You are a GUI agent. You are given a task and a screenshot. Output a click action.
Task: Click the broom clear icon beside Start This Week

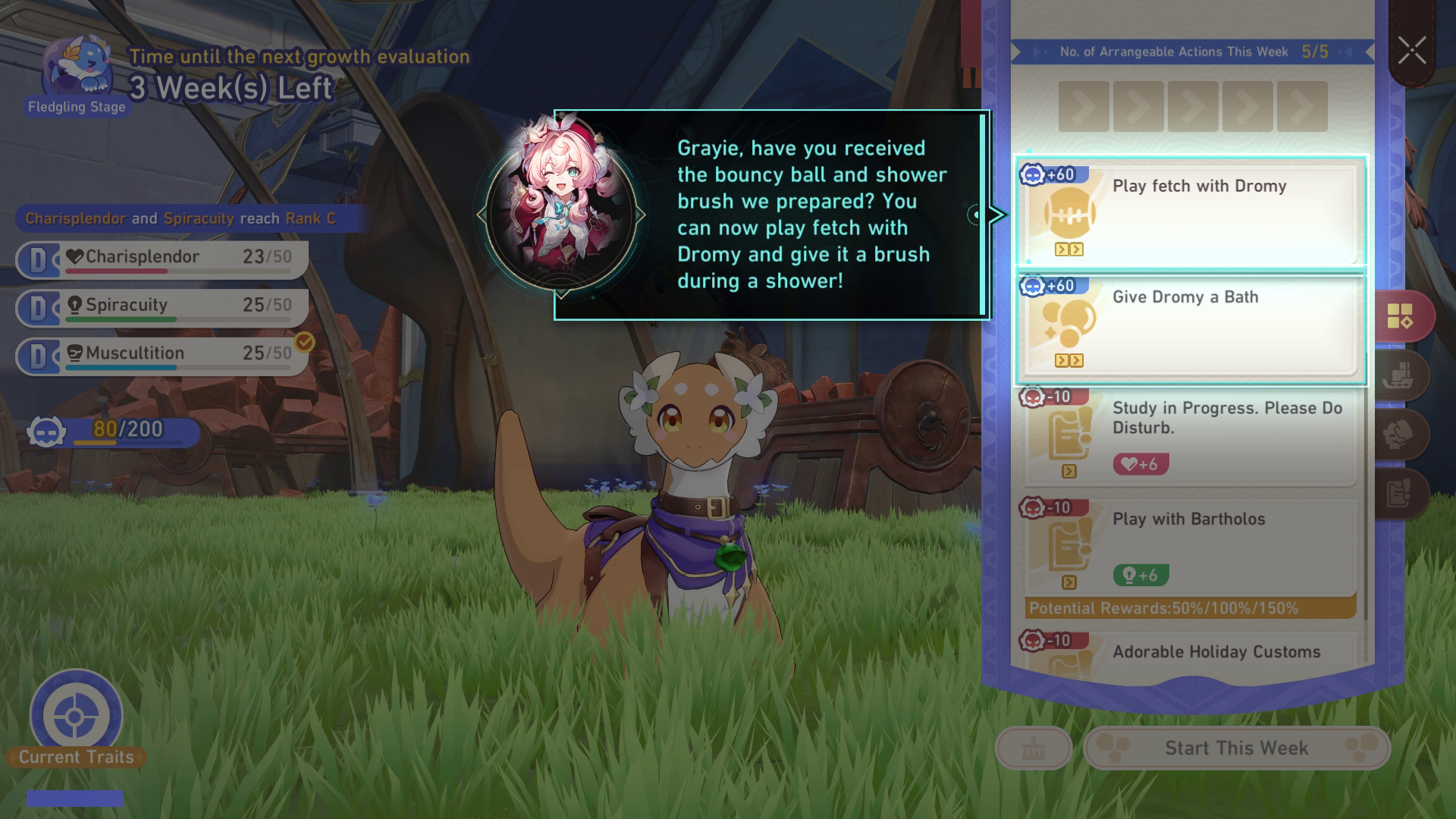(1034, 748)
